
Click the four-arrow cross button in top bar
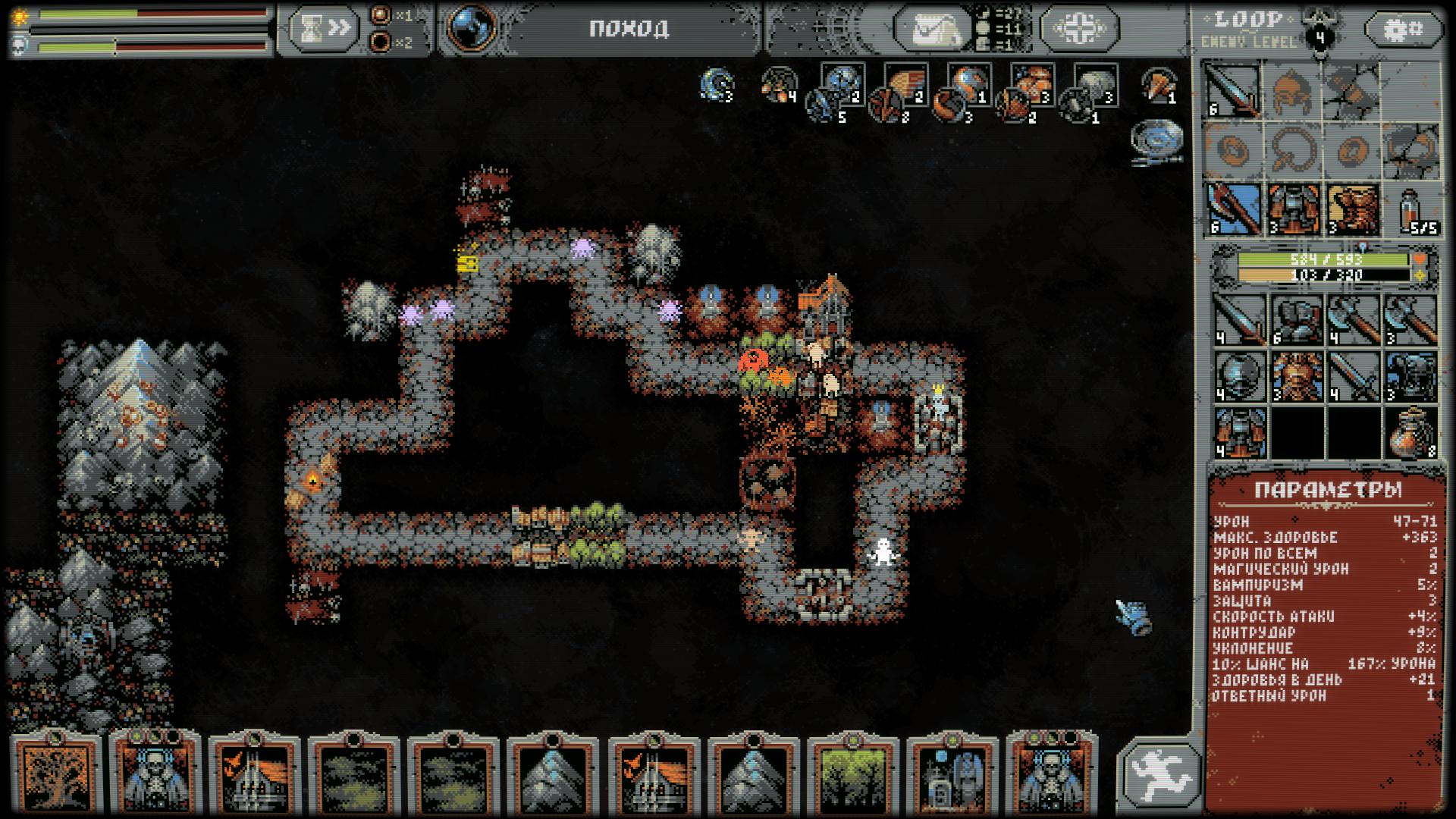(x=1078, y=29)
